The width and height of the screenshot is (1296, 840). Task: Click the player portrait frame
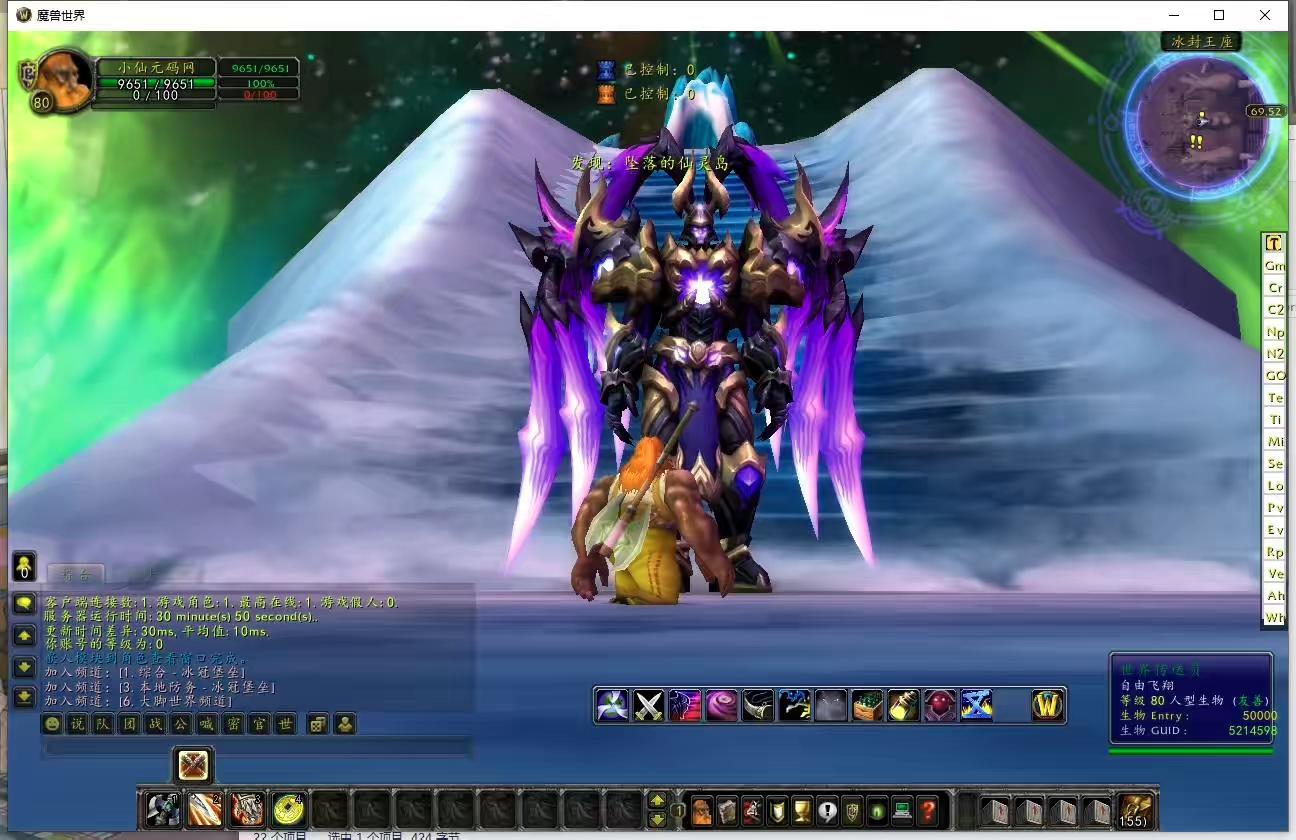coord(64,80)
